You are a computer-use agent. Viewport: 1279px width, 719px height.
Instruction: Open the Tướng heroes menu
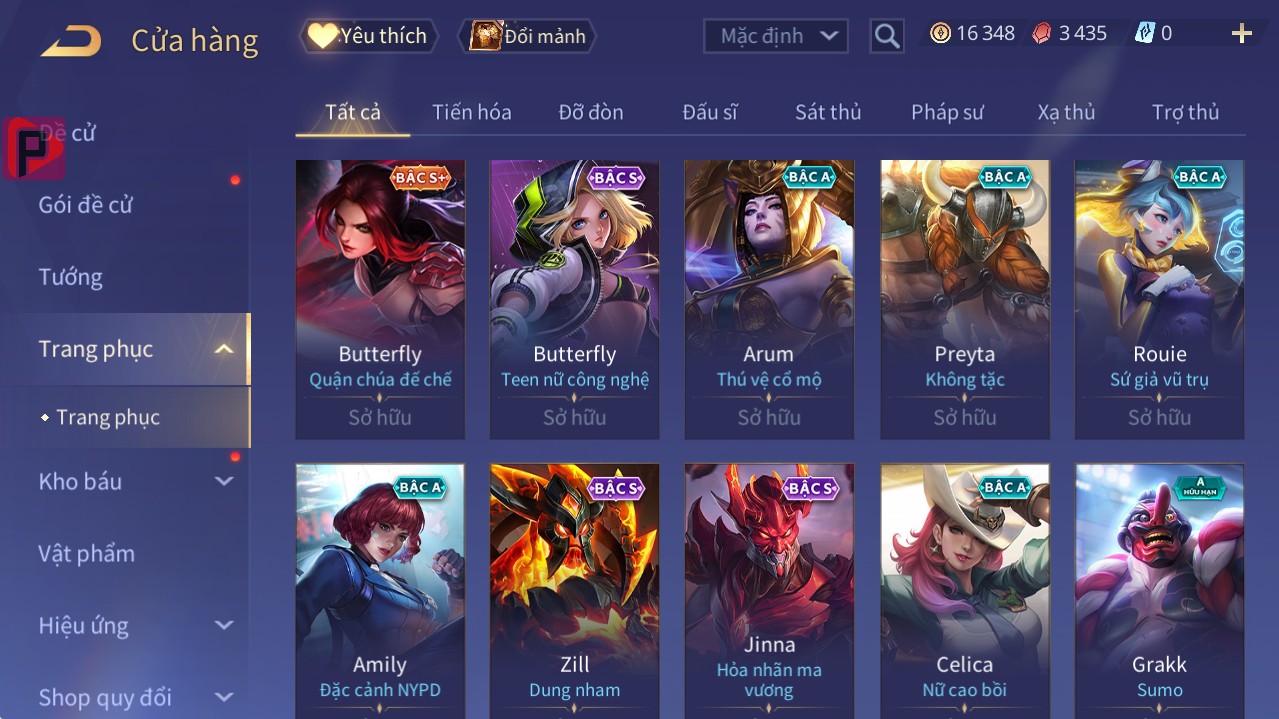point(70,277)
